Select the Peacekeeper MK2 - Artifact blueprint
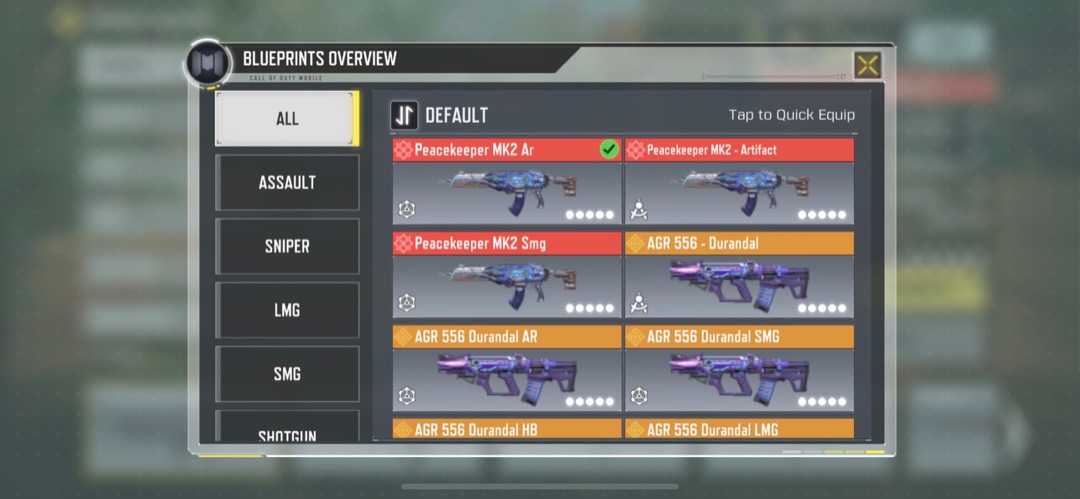This screenshot has width=1080, height=499. [739, 182]
